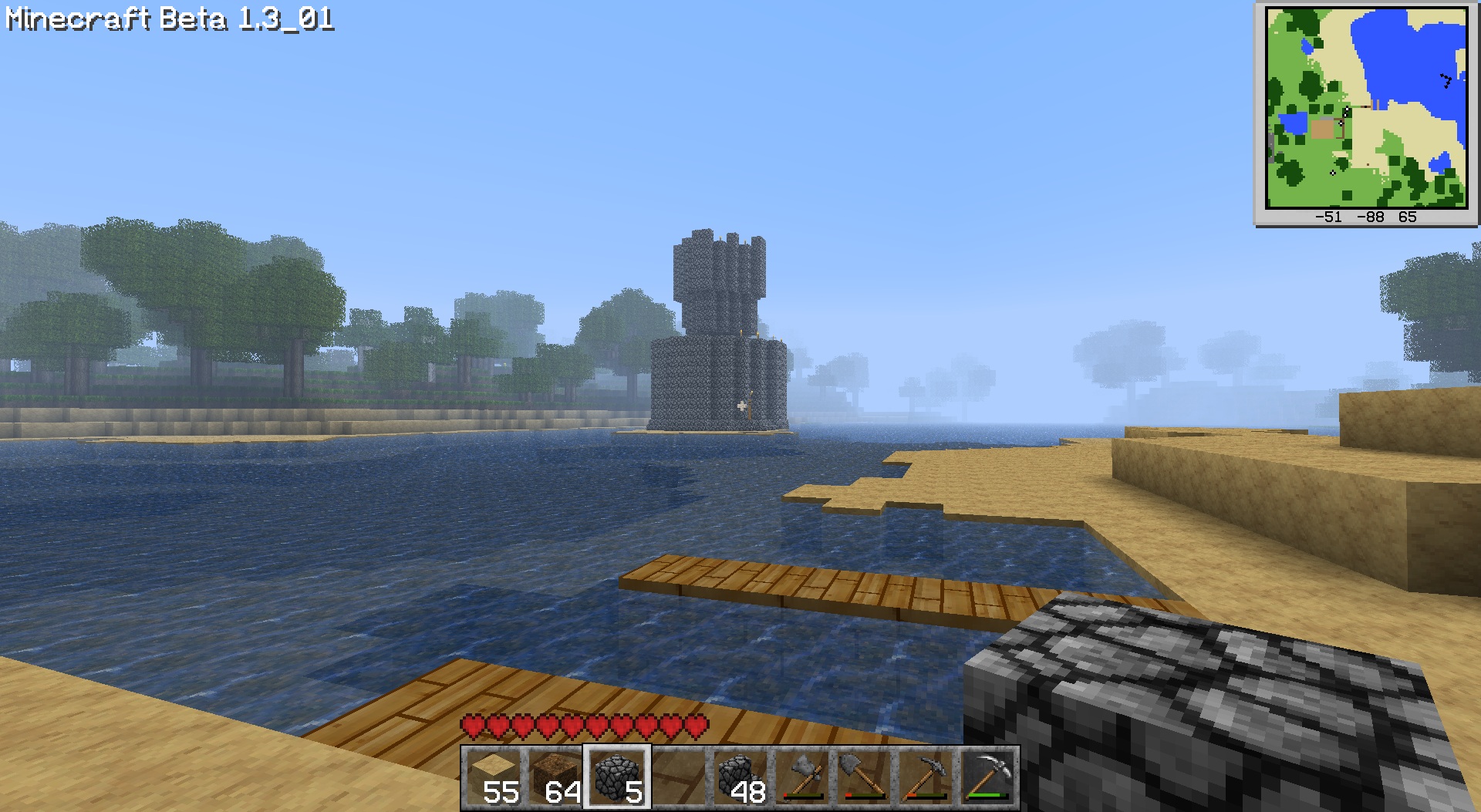
Task: Select the sand stack of 55
Action: (494, 777)
